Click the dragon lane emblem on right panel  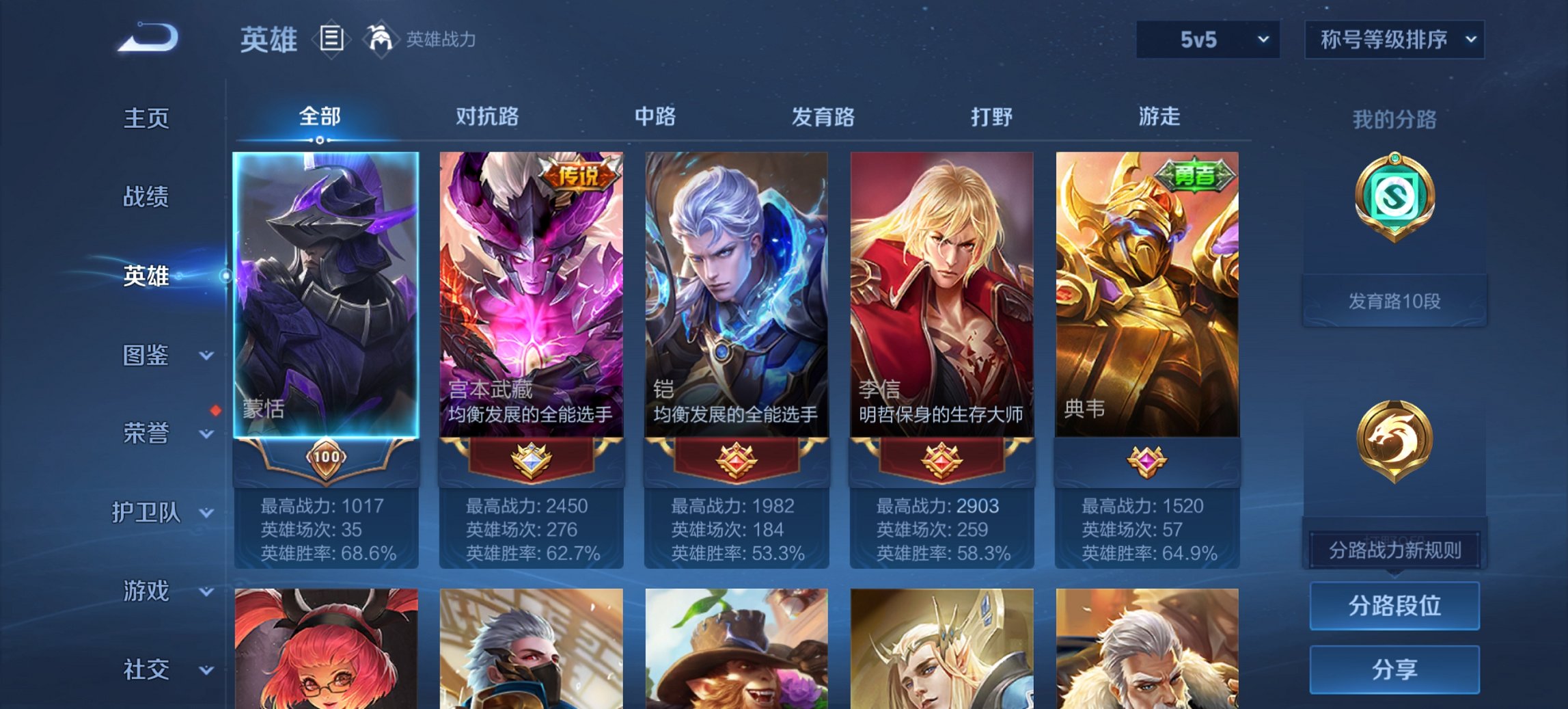click(1394, 442)
